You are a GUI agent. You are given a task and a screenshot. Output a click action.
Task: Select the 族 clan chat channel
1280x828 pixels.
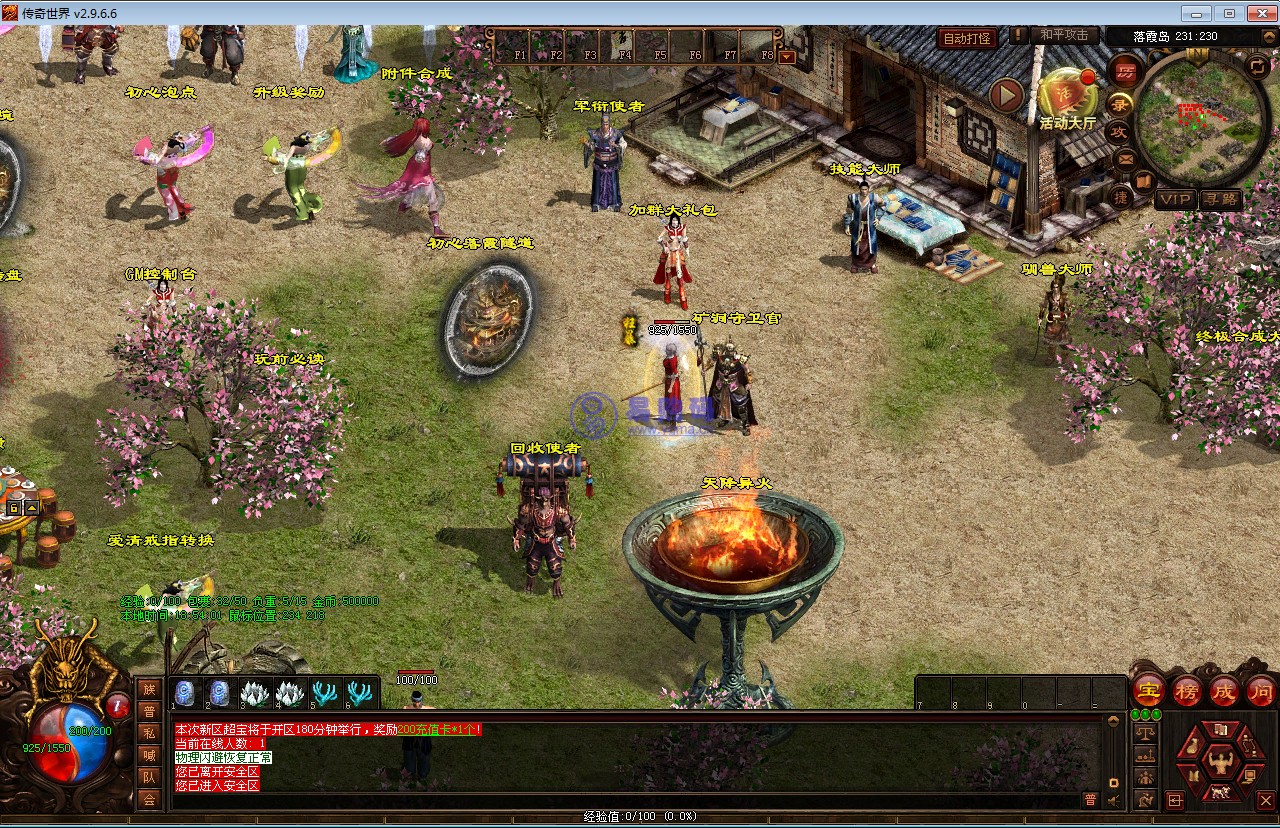(149, 689)
